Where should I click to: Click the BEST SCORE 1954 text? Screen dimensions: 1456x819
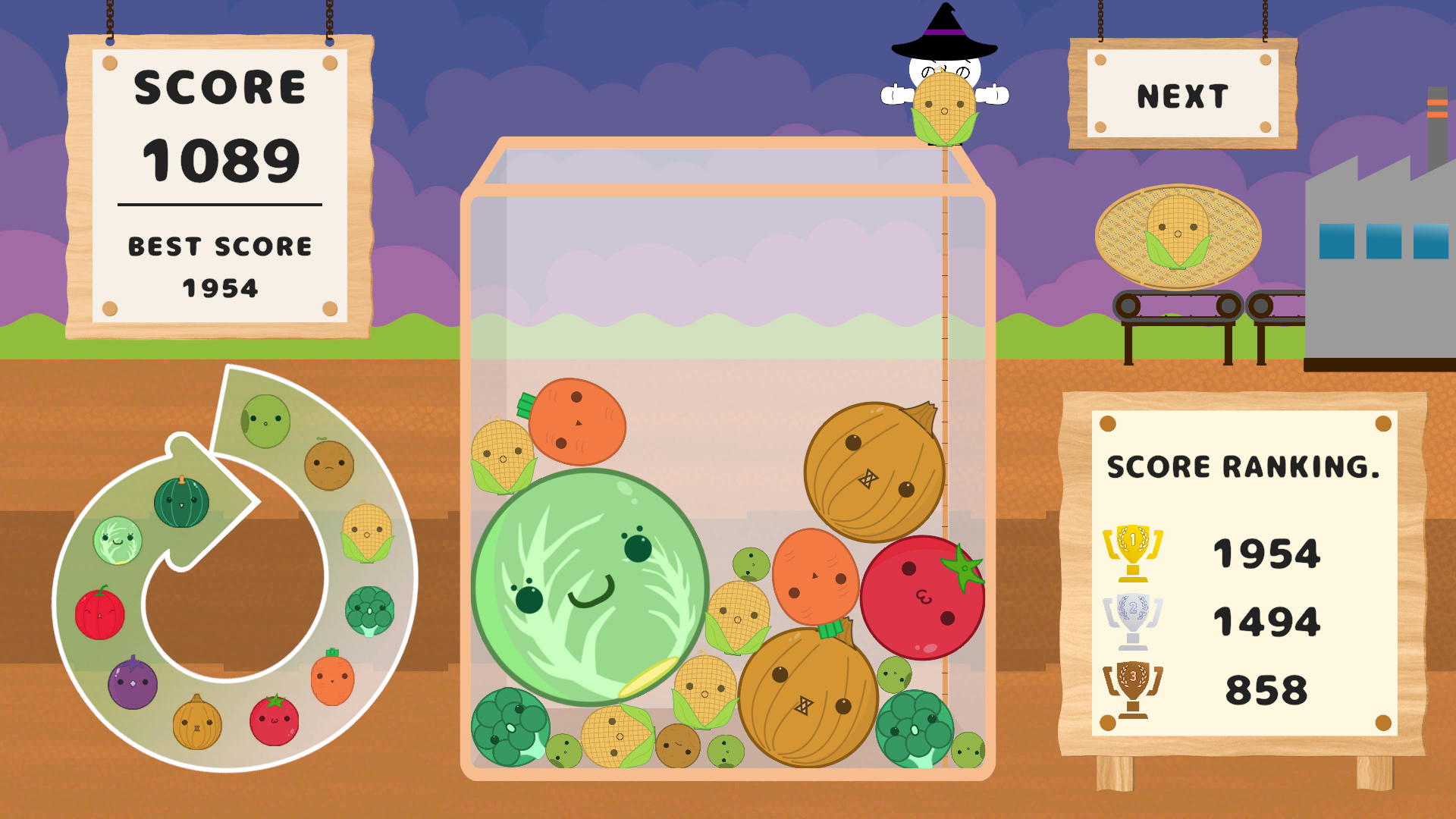218,265
